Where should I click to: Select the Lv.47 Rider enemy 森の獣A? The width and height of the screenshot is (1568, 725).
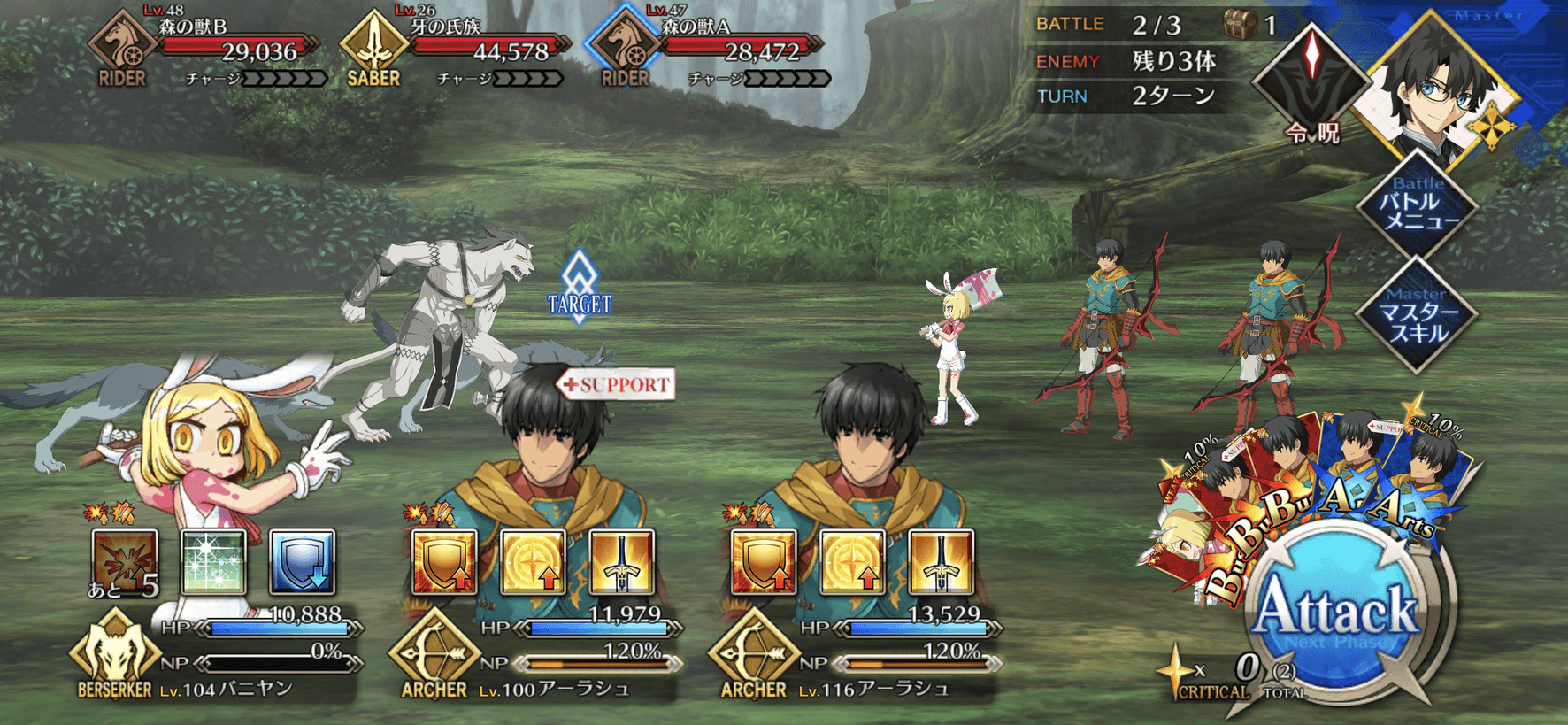[712, 49]
